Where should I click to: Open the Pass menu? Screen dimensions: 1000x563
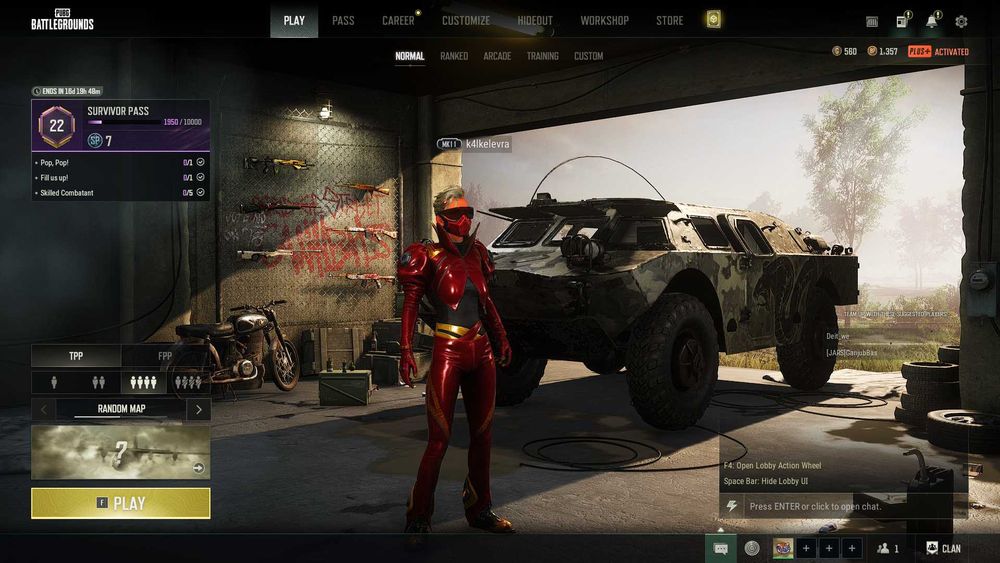point(343,20)
